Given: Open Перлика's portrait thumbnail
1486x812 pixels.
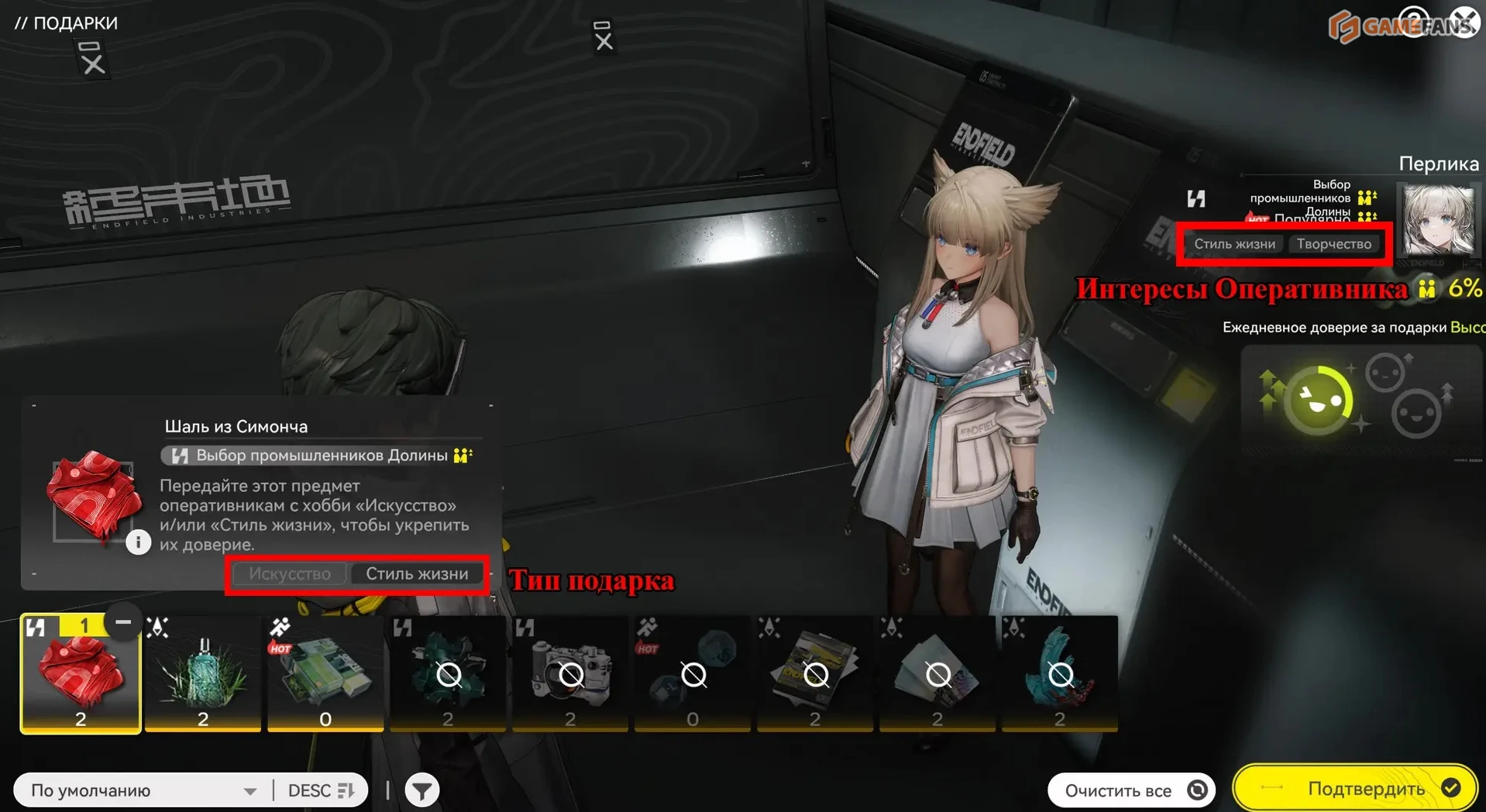Looking at the screenshot, I should click(1439, 221).
